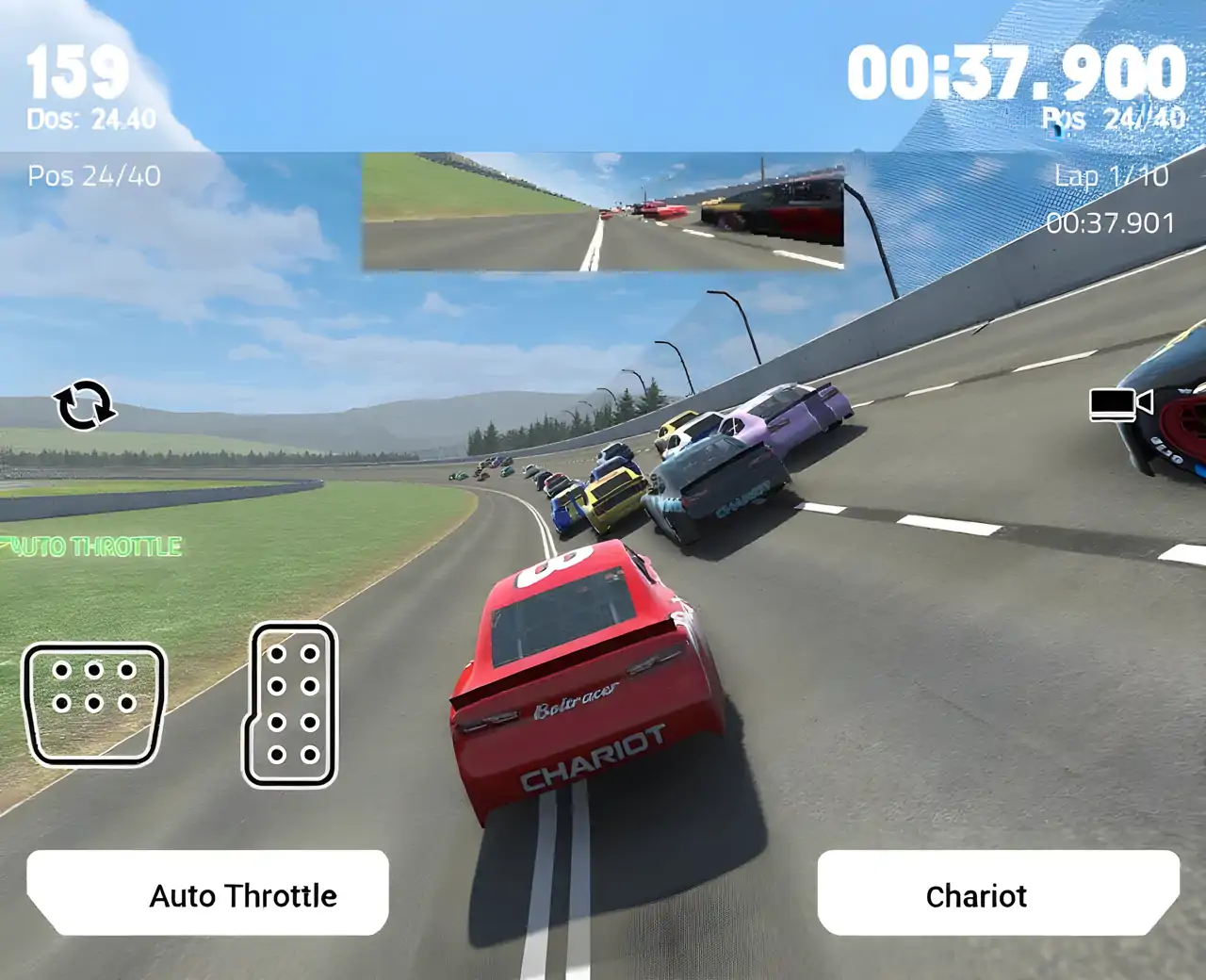Viewport: 1206px width, 980px height.
Task: Step on the tall accelerator pedal
Action: tap(291, 704)
